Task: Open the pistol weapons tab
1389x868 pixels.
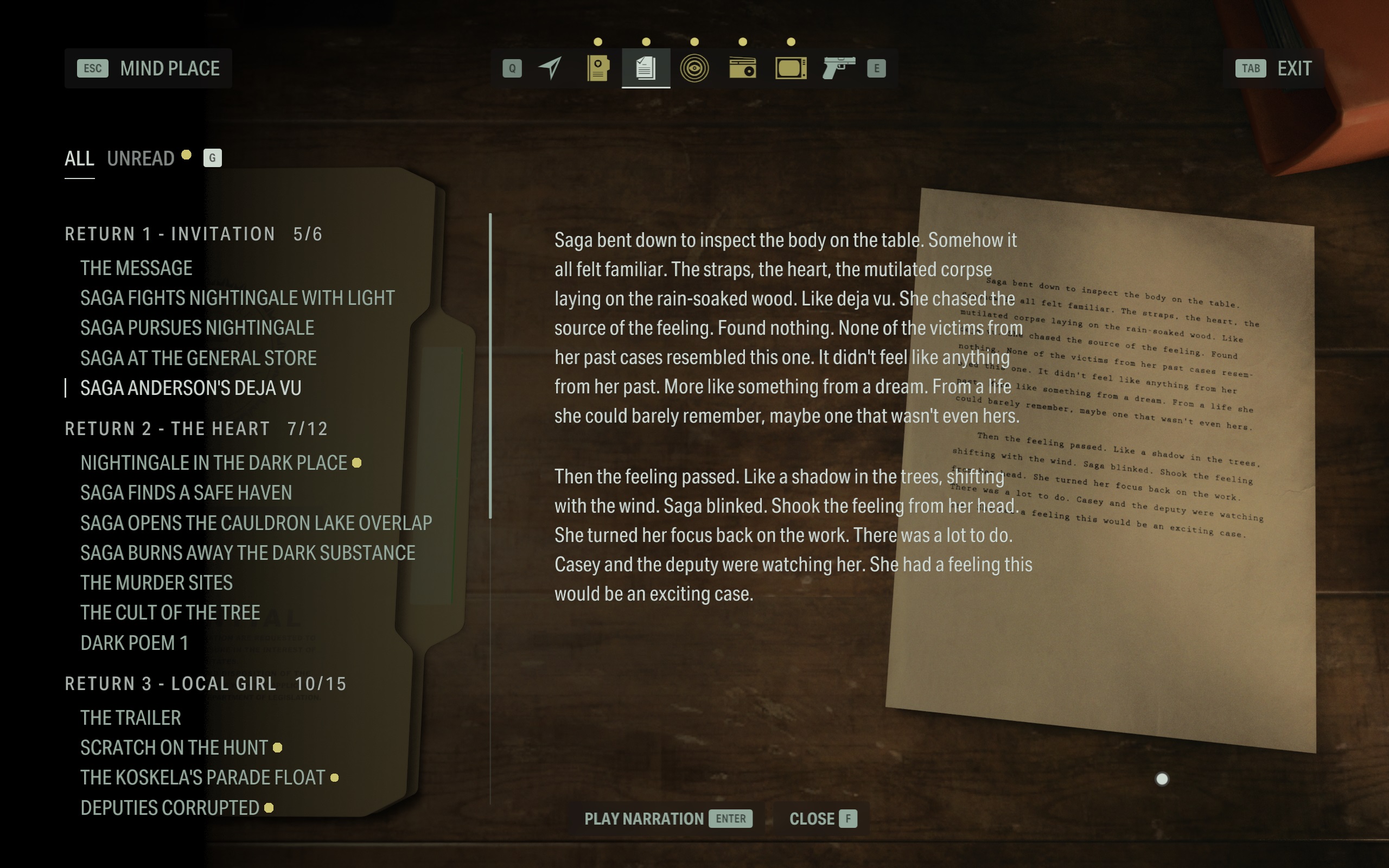Action: point(839,68)
